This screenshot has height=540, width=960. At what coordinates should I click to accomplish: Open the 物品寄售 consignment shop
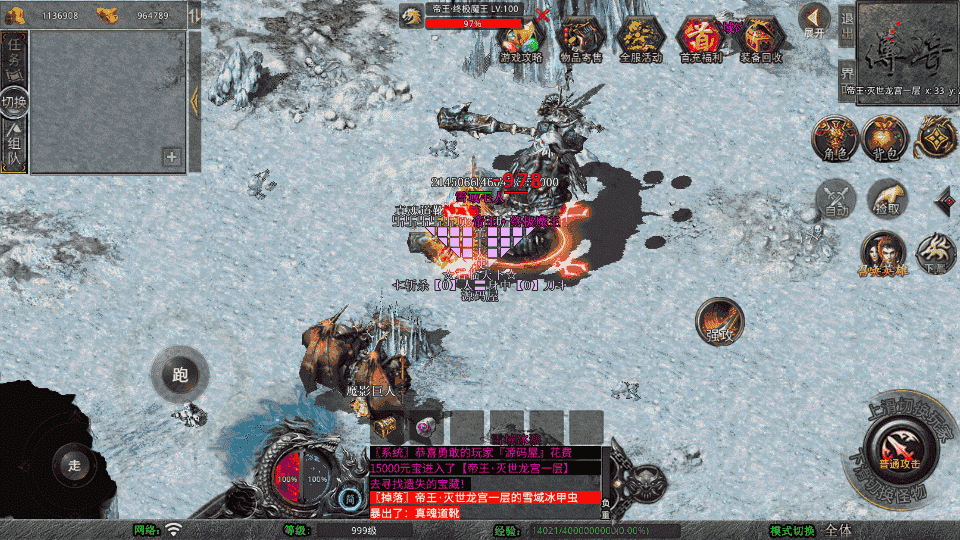[580, 40]
